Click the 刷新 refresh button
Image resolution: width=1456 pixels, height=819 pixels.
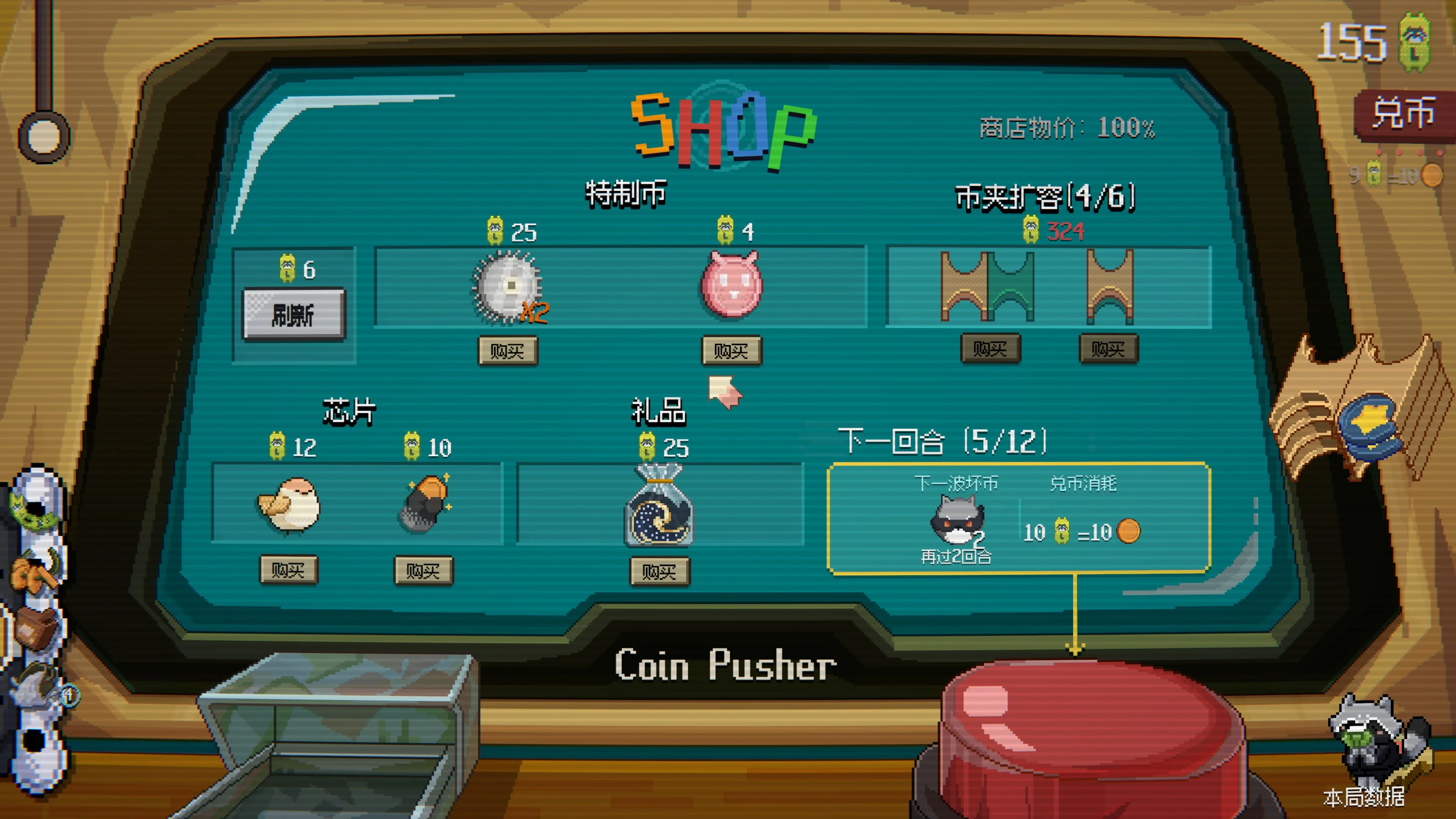coord(293,314)
